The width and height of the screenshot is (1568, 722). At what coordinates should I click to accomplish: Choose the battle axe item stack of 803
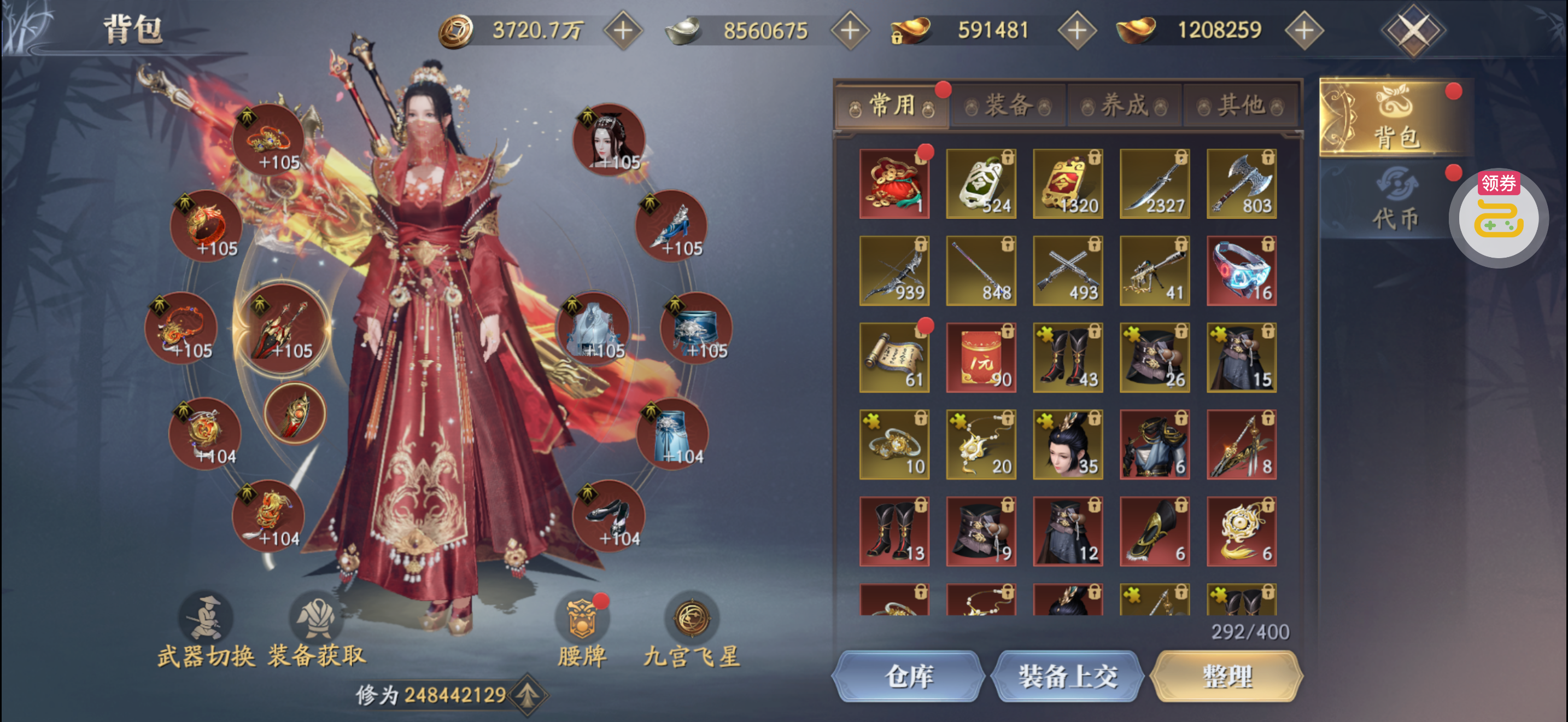click(1242, 183)
